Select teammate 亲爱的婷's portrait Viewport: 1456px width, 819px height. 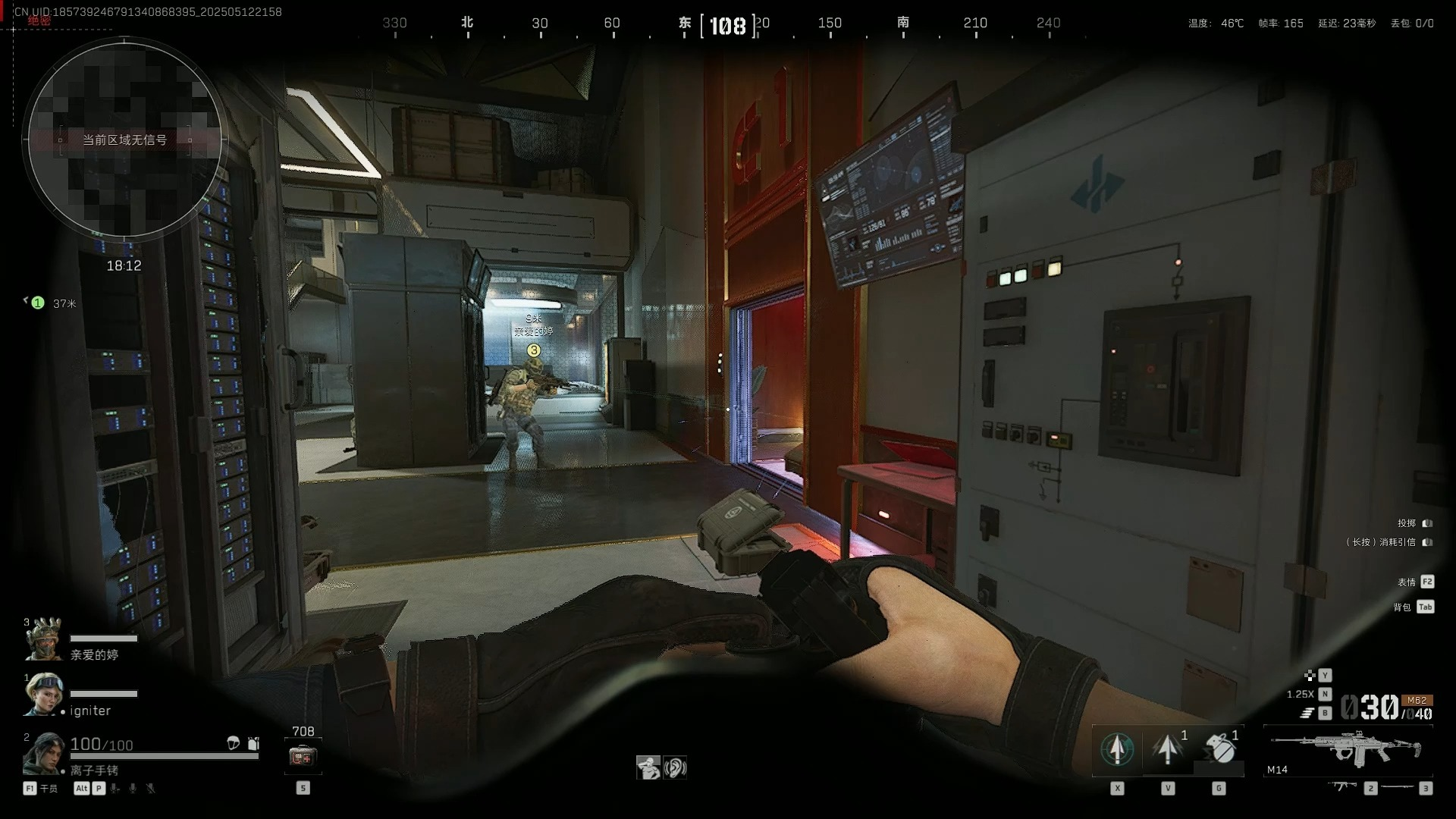[x=44, y=639]
